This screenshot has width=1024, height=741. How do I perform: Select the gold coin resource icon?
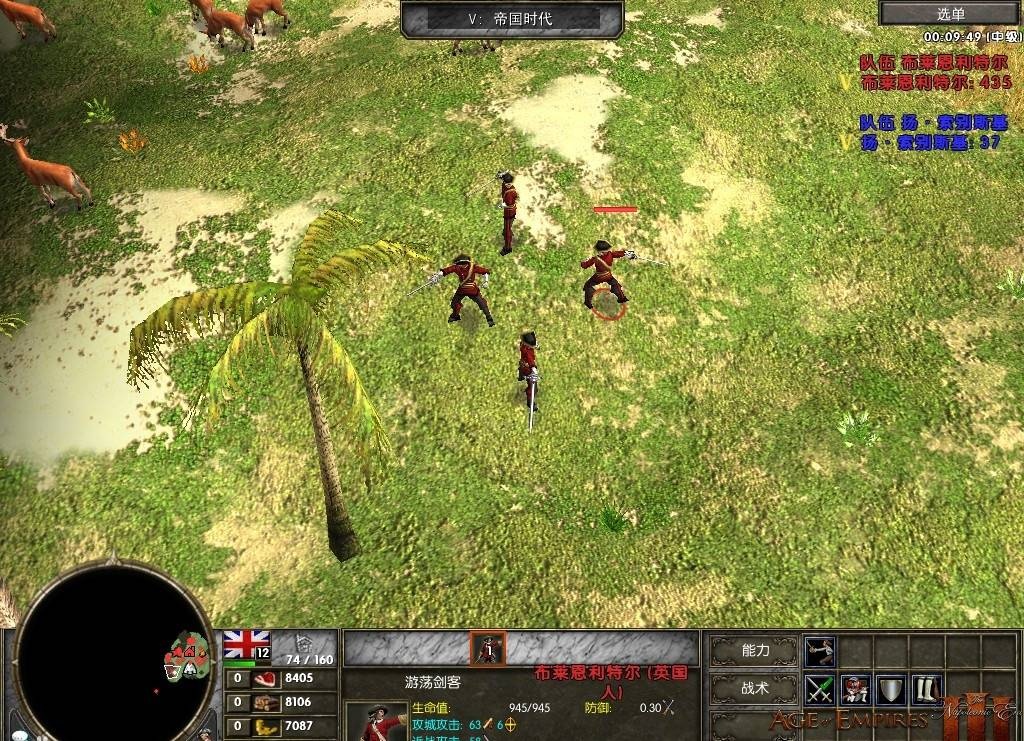pyautogui.click(x=266, y=726)
